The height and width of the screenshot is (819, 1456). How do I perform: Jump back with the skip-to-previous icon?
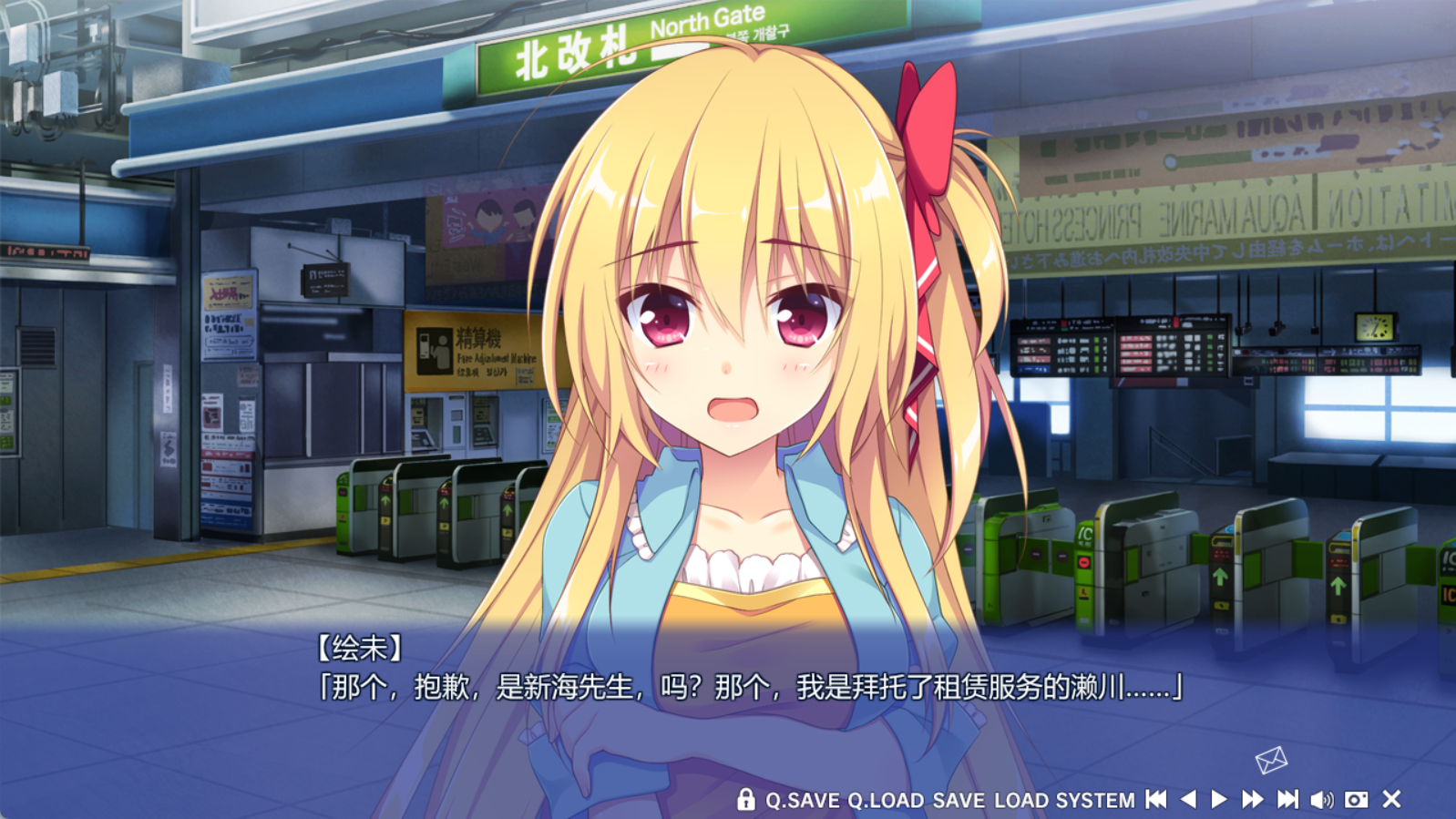[x=1156, y=800]
